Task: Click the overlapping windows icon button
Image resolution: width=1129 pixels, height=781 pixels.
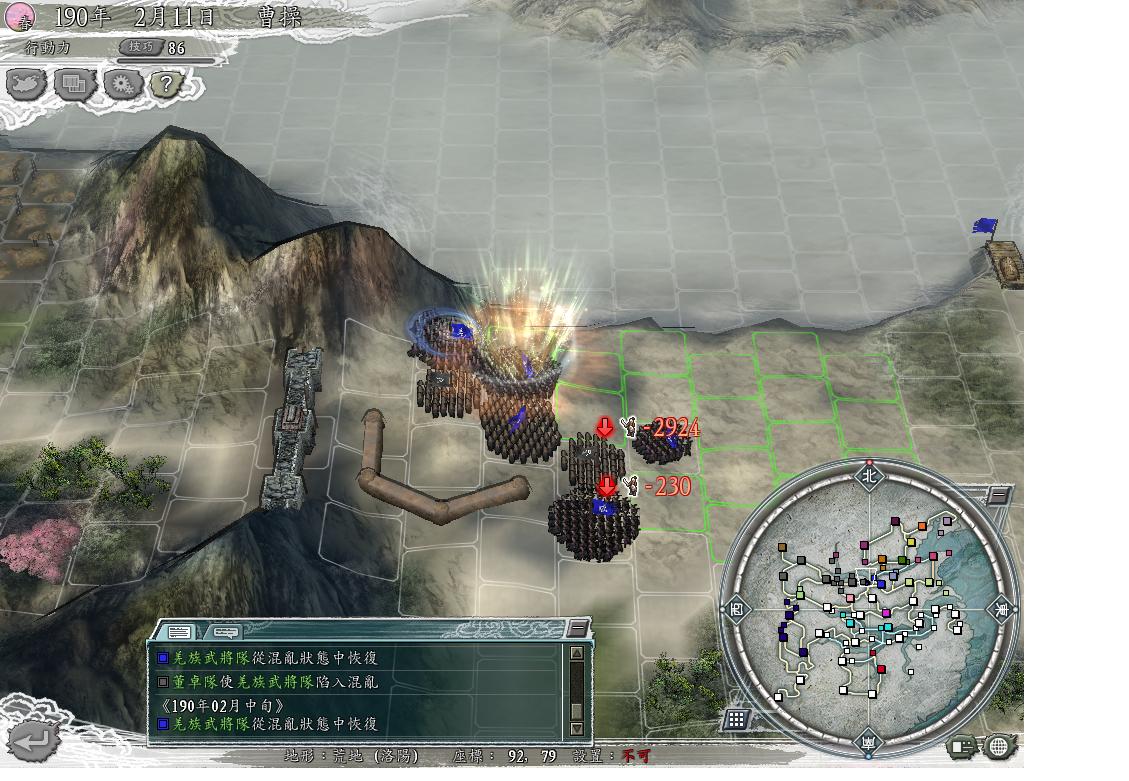Action: 74,85
